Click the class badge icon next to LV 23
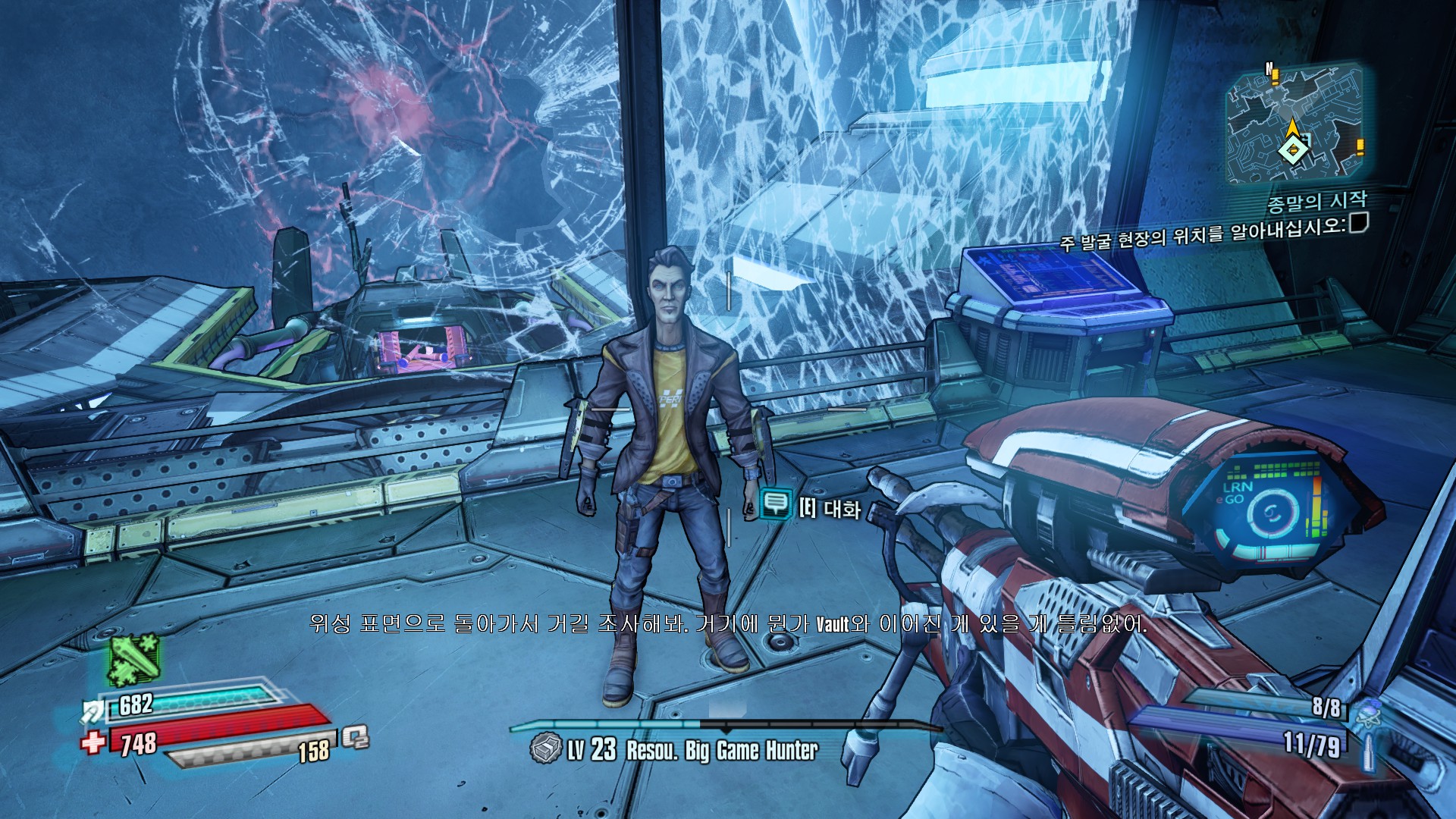 click(544, 749)
